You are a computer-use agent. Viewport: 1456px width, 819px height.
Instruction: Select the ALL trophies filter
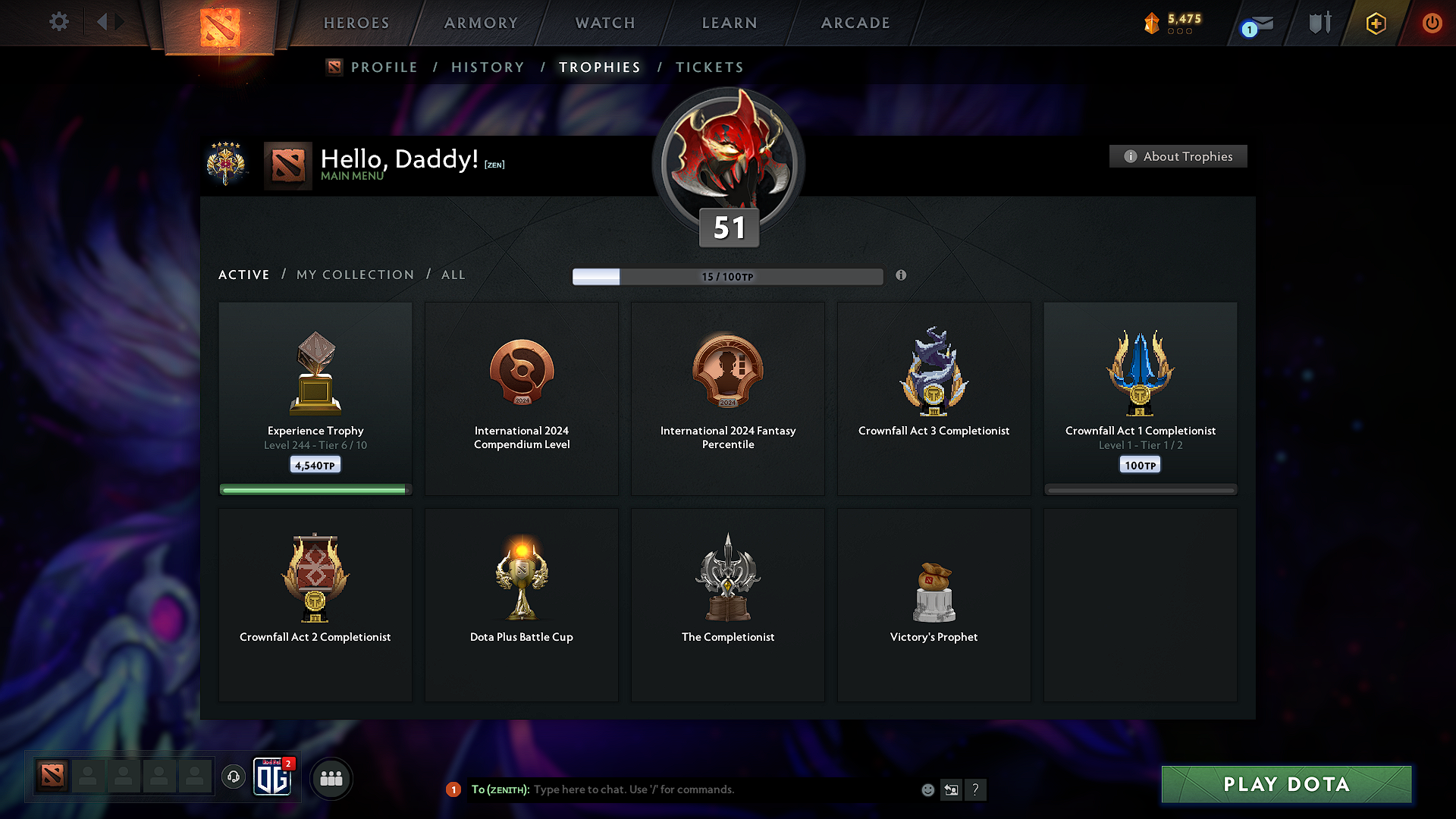click(453, 275)
